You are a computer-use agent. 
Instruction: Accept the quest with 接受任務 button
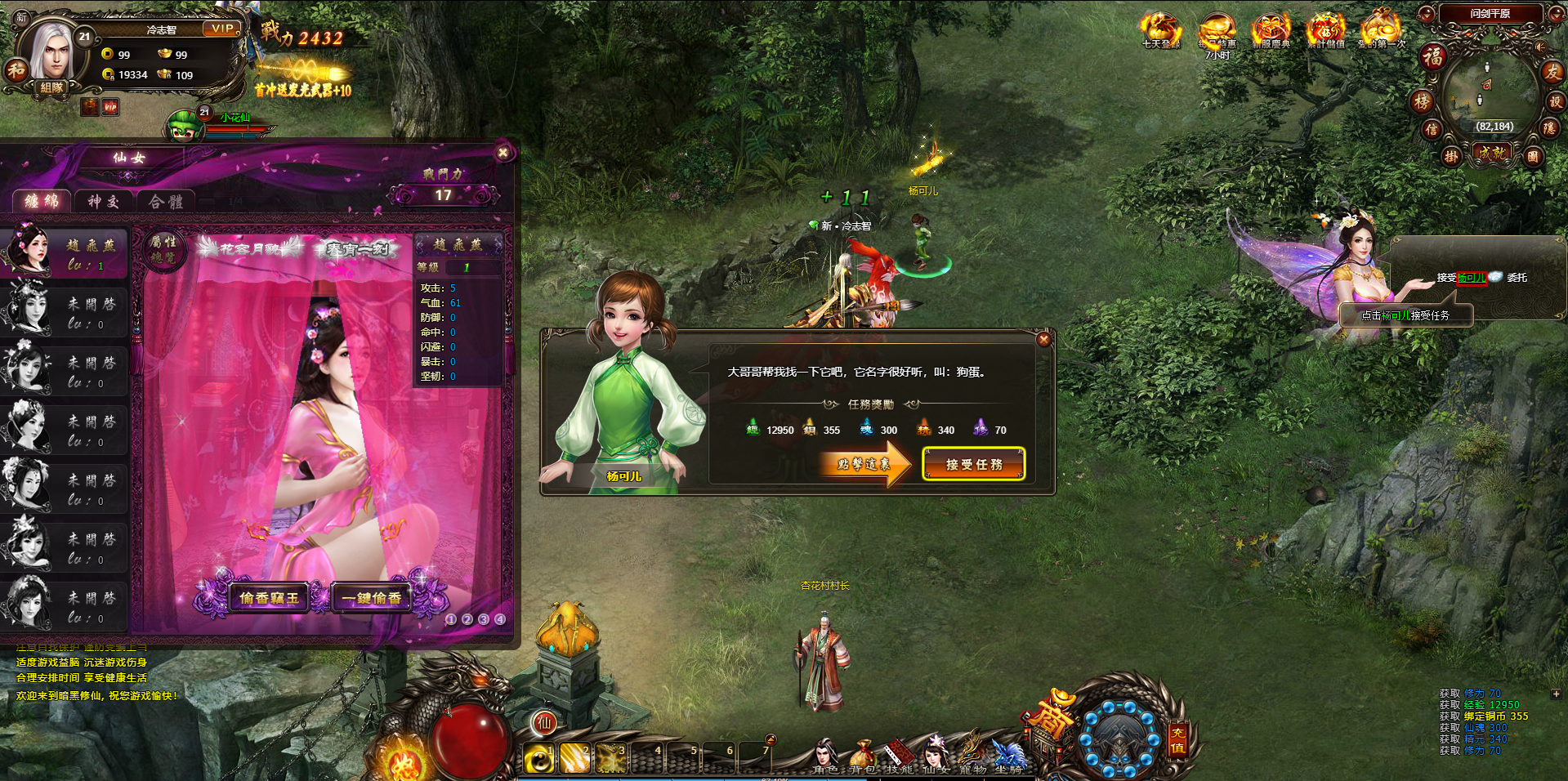[x=973, y=464]
